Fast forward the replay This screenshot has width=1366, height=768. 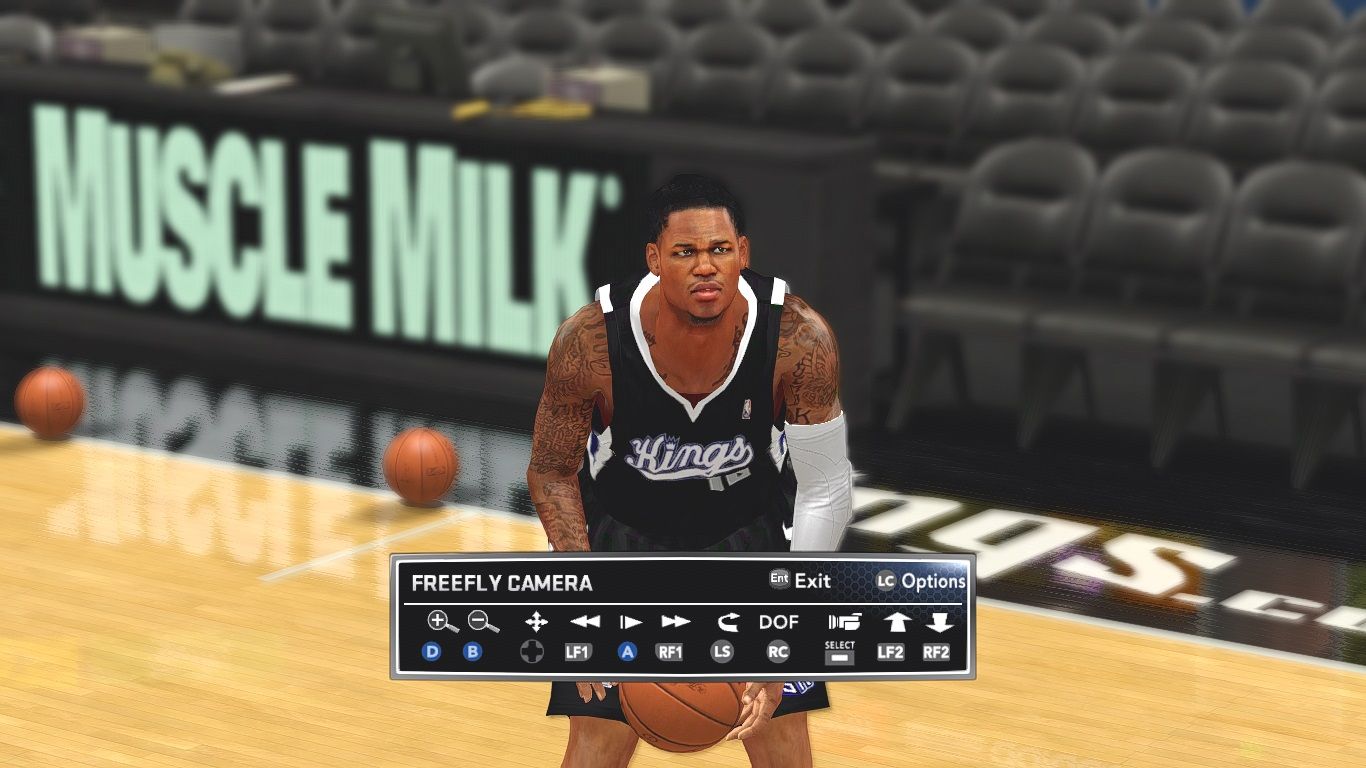click(675, 622)
